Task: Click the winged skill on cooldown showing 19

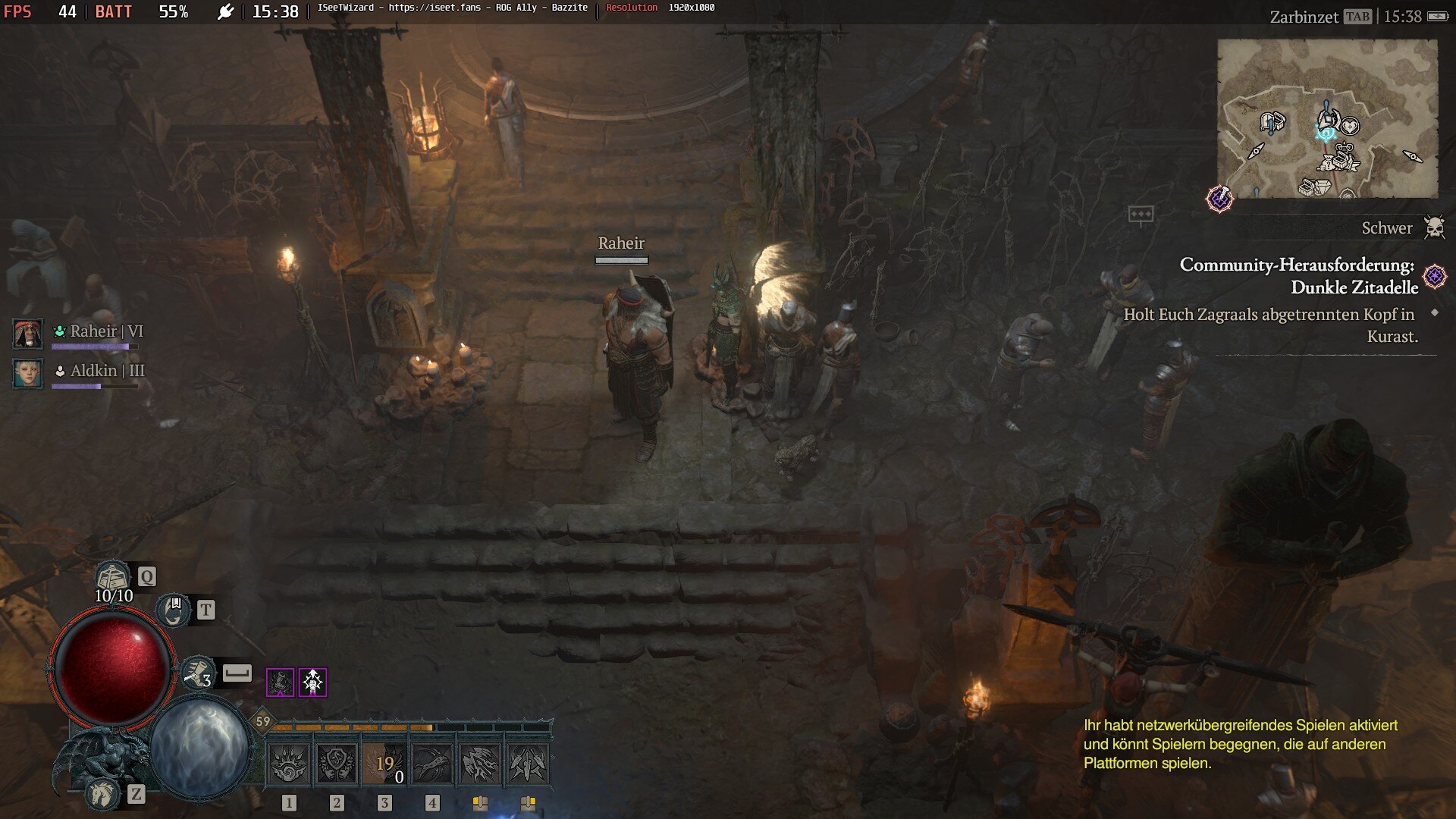Action: 384,763
